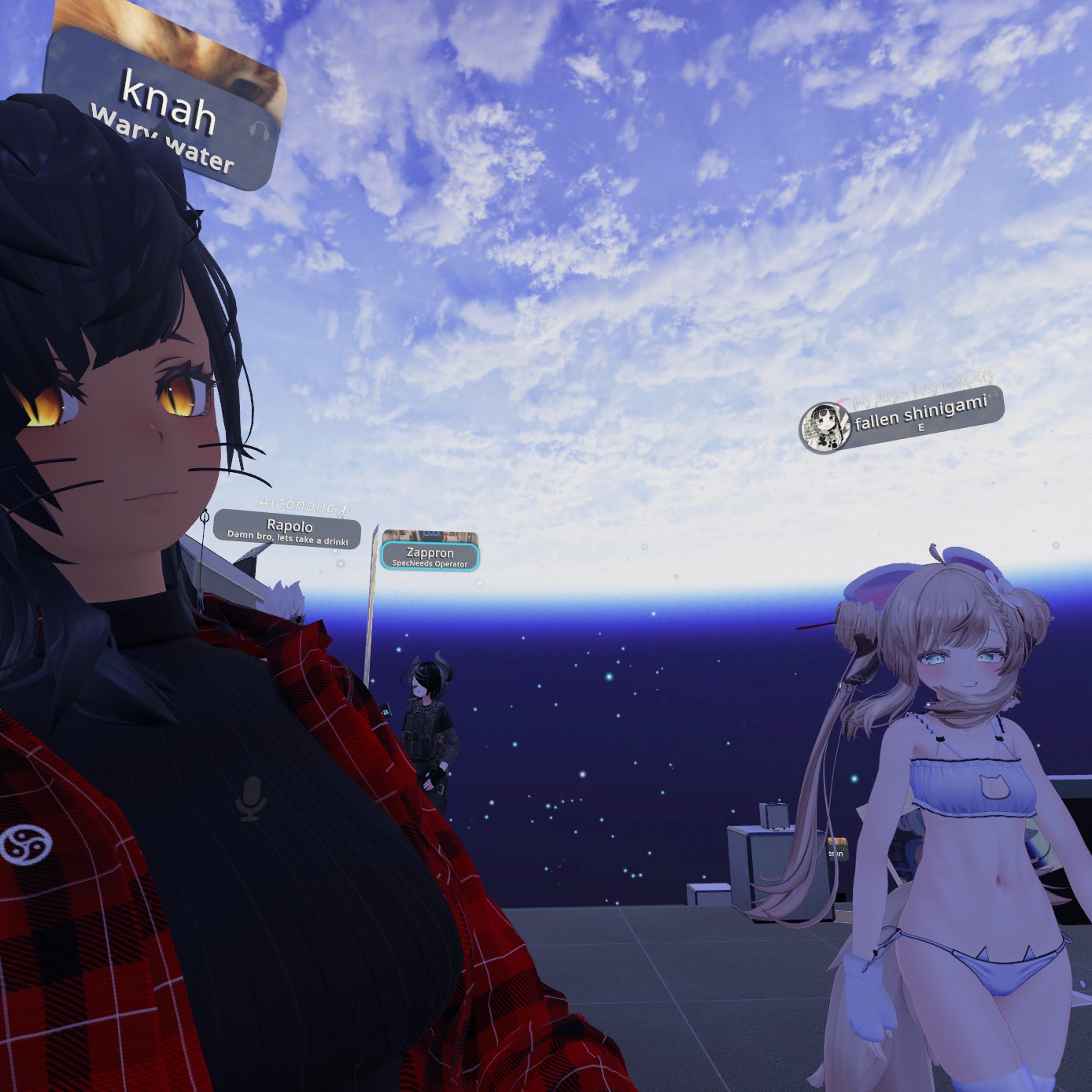This screenshot has height=1092, width=1092.
Task: Choose the Zappron nameplate
Action: (x=430, y=555)
